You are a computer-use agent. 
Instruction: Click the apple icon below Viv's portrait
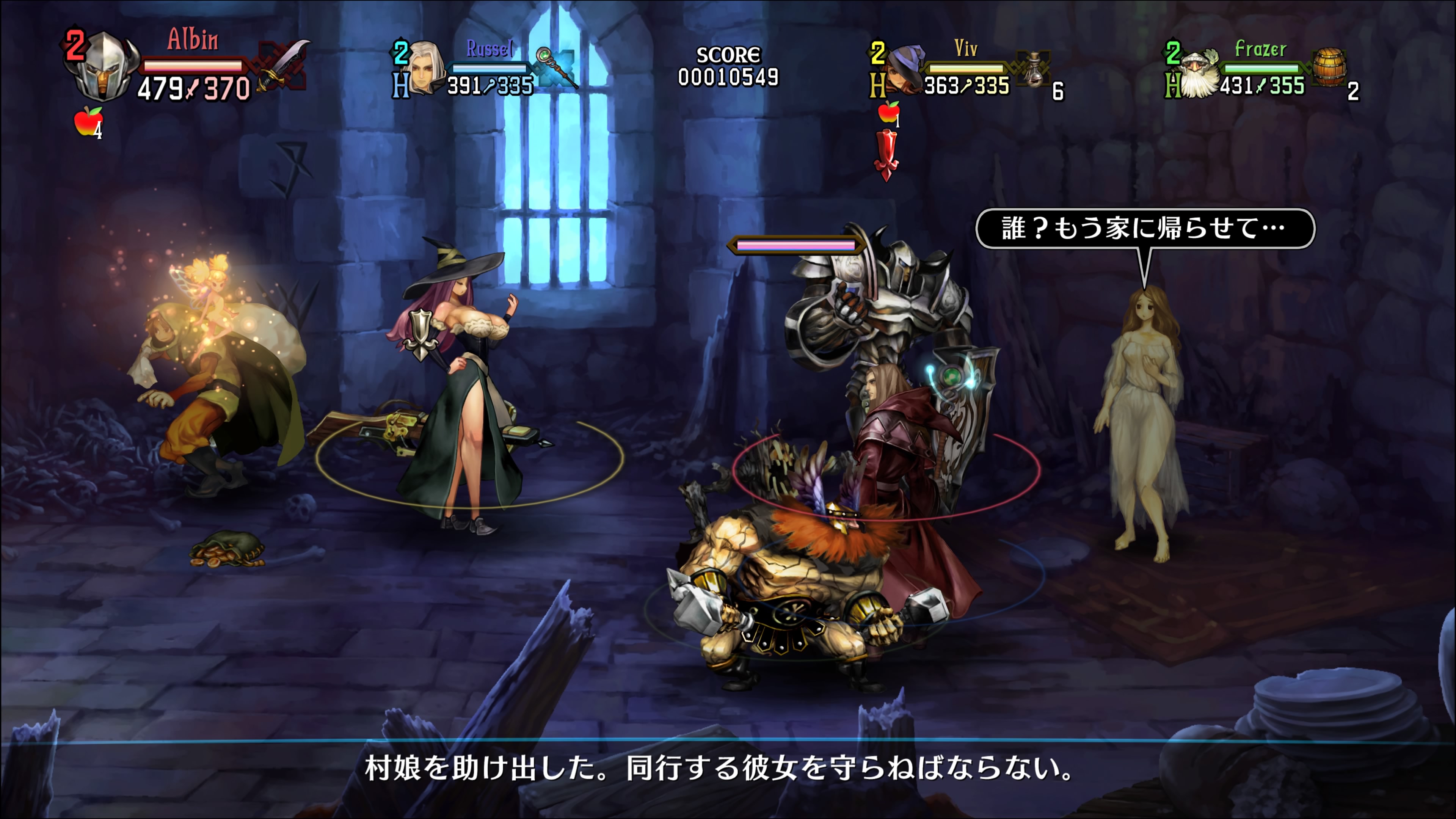[x=888, y=112]
